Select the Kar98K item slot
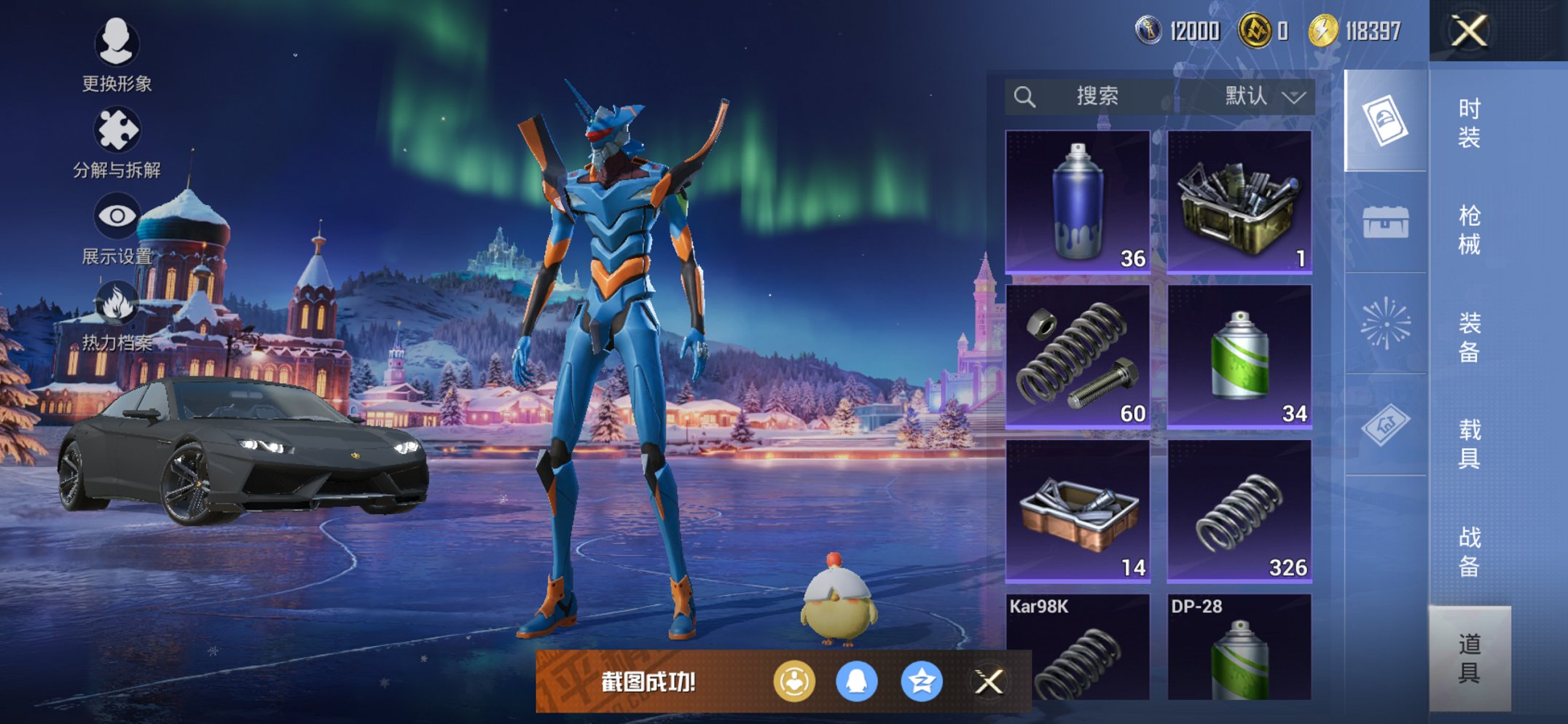The width and height of the screenshot is (1568, 724). [x=1078, y=647]
